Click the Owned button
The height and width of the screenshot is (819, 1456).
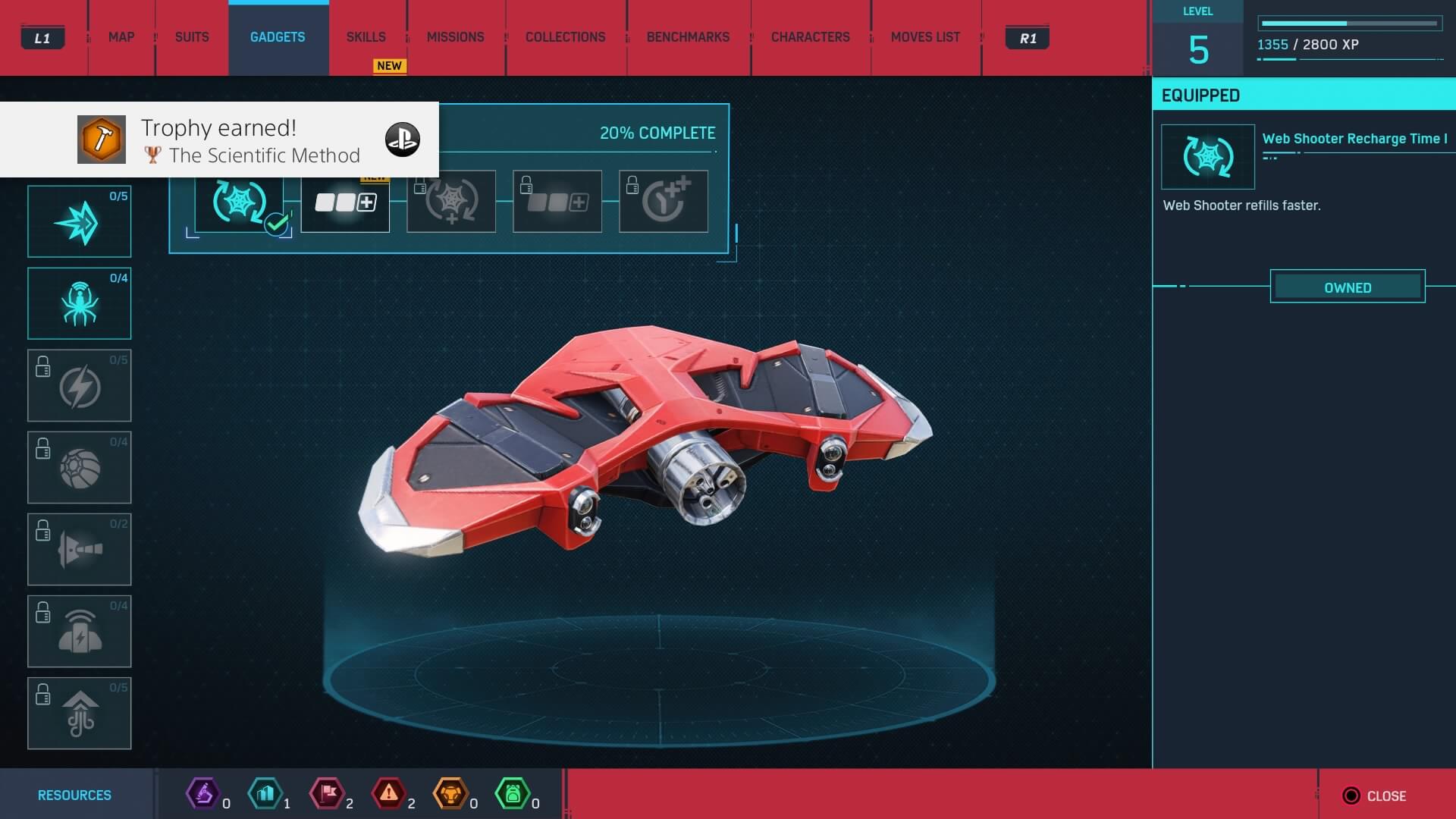point(1347,287)
